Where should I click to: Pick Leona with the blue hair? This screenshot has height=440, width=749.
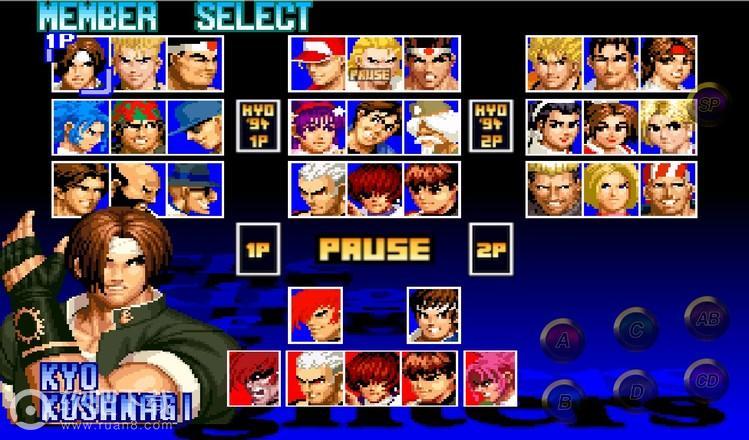pos(81,126)
